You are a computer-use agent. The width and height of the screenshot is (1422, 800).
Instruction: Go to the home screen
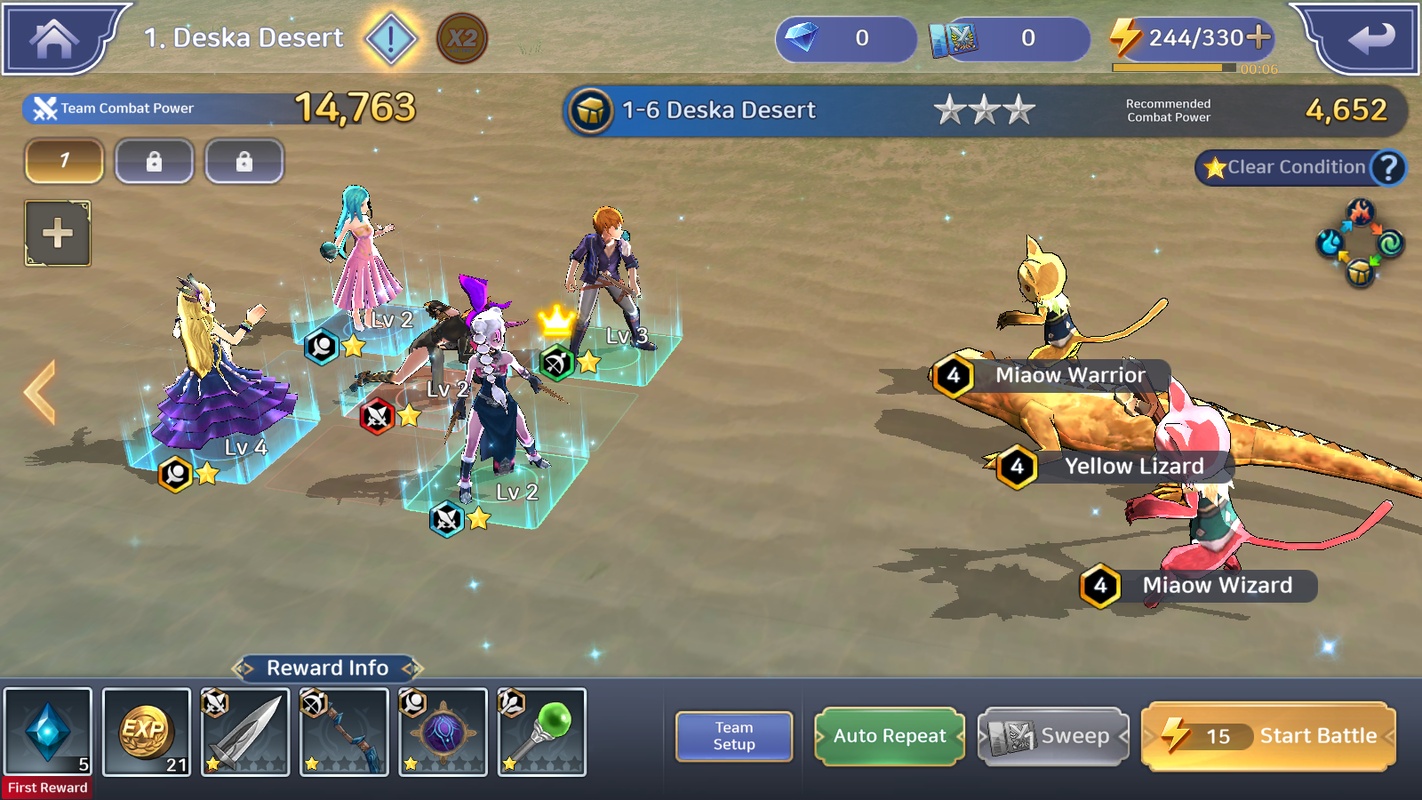(x=55, y=39)
